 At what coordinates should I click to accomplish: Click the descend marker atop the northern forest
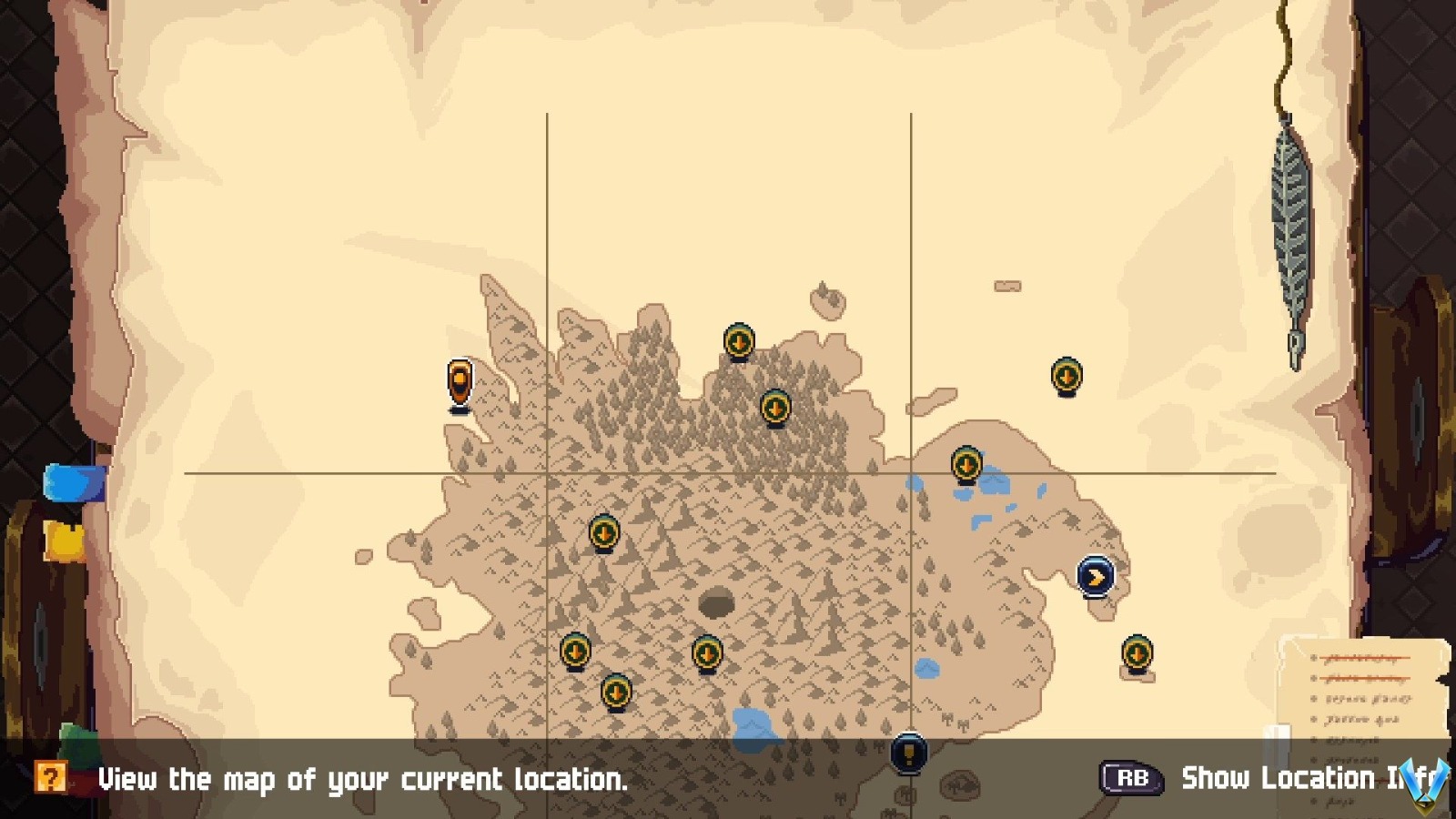[x=738, y=341]
